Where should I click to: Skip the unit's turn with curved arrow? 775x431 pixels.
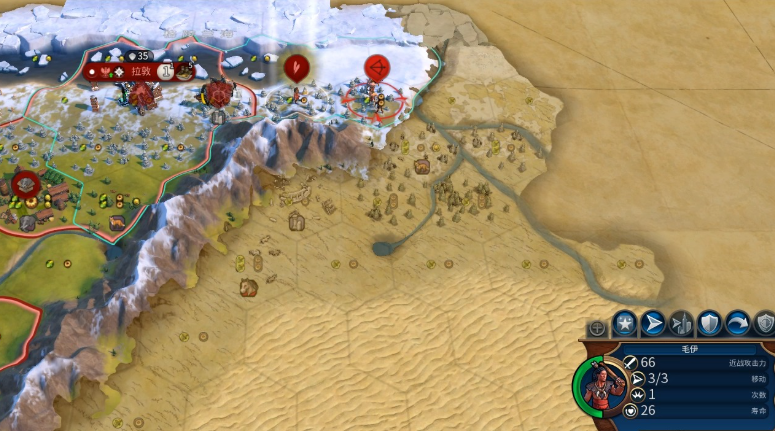point(738,323)
